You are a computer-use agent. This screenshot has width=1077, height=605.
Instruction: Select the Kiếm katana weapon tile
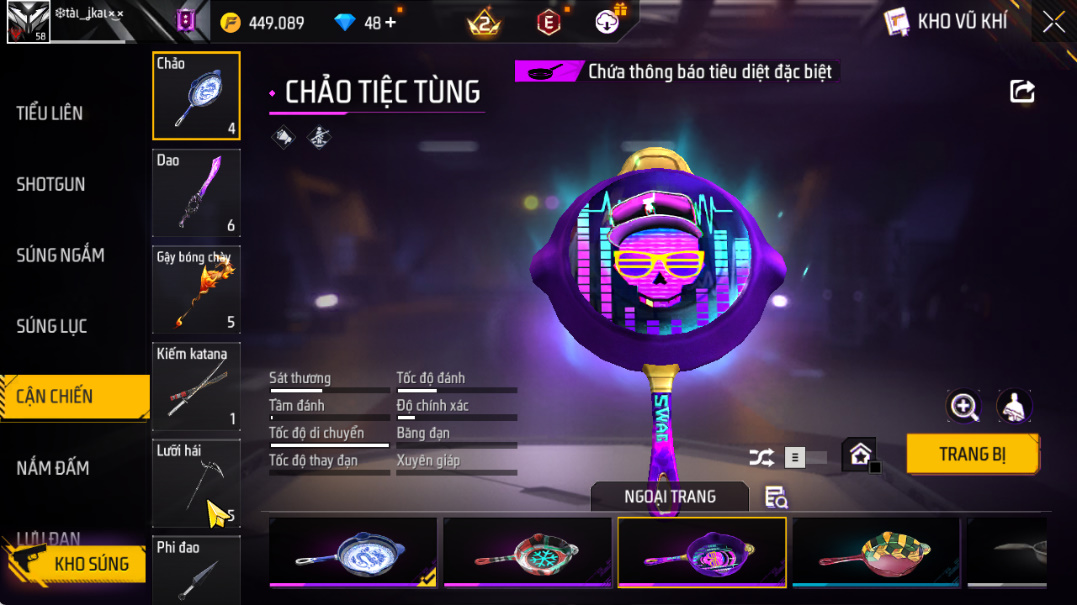pyautogui.click(x=196, y=385)
